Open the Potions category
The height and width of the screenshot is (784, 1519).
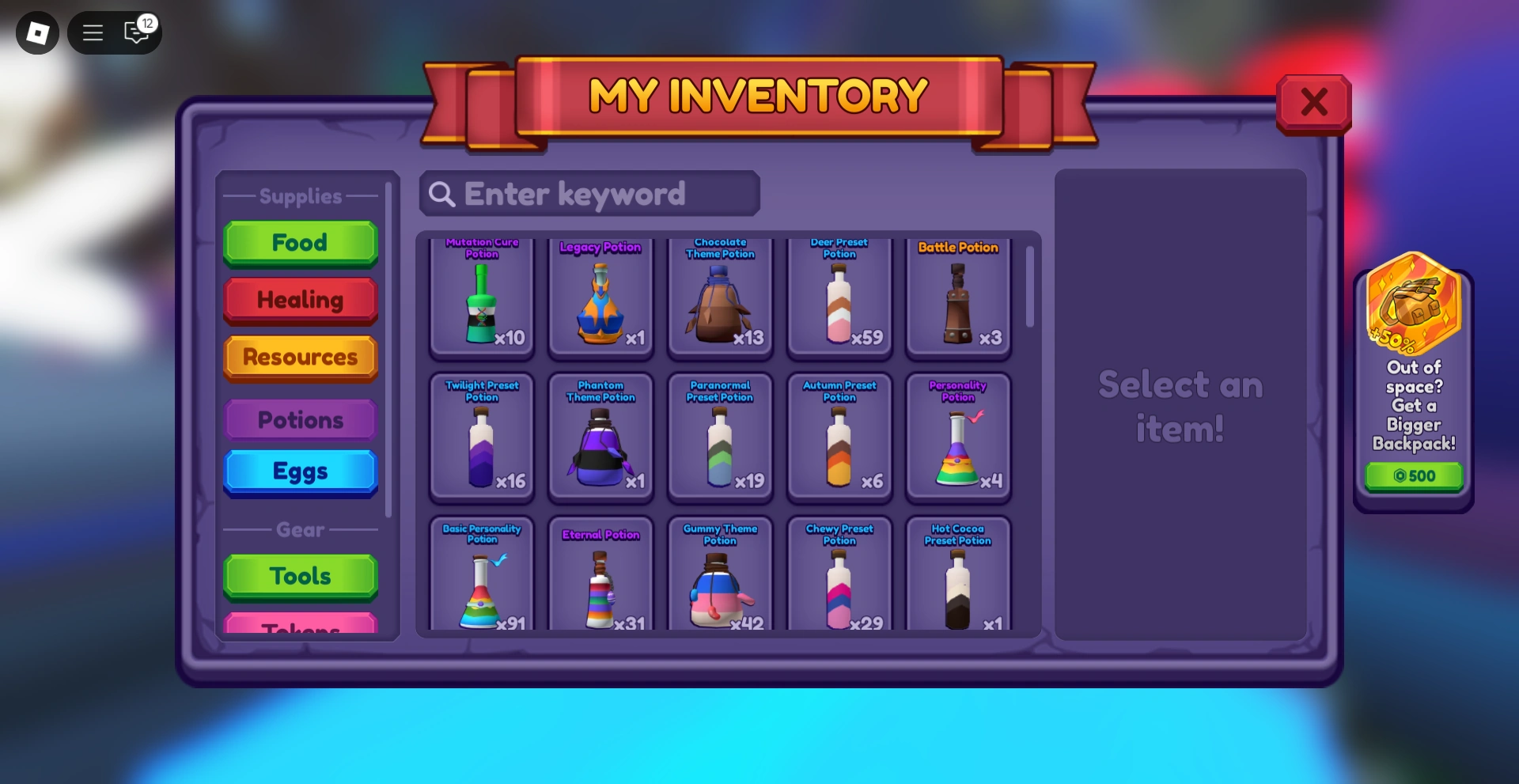coord(300,420)
